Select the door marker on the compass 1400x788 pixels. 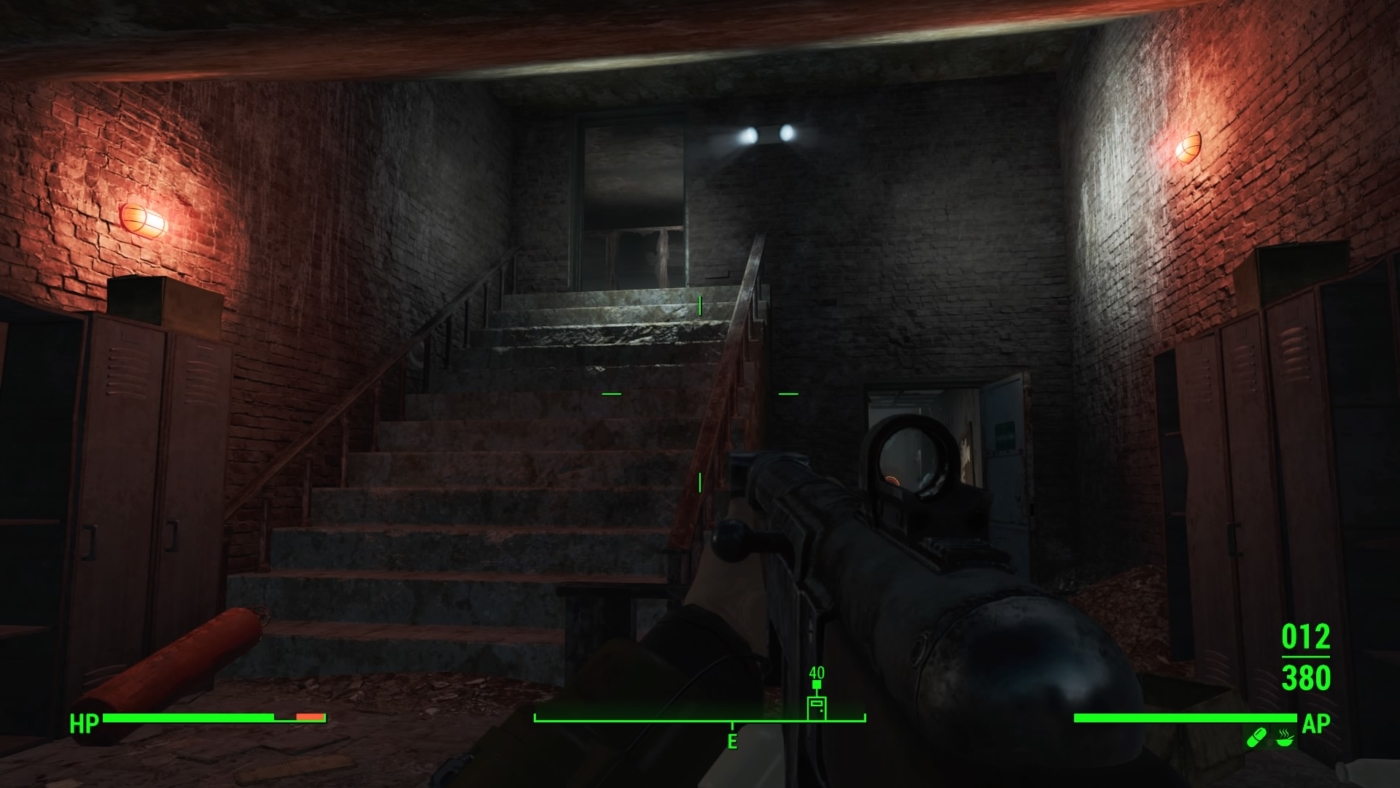coord(816,706)
